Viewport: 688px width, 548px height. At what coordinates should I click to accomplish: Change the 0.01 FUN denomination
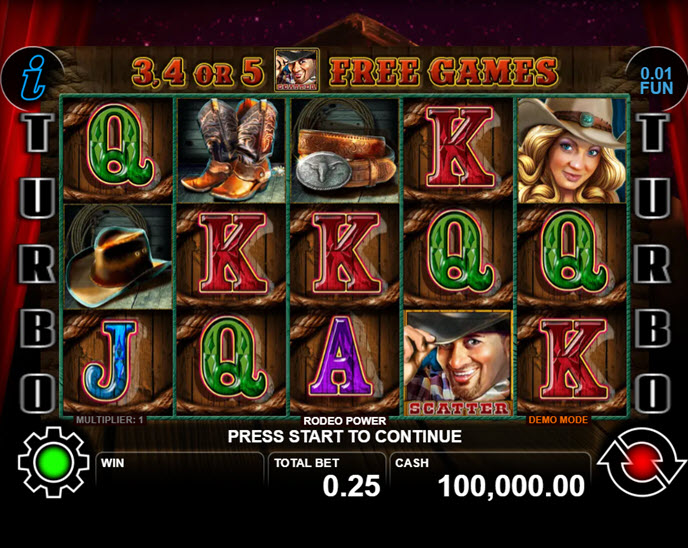coord(658,79)
